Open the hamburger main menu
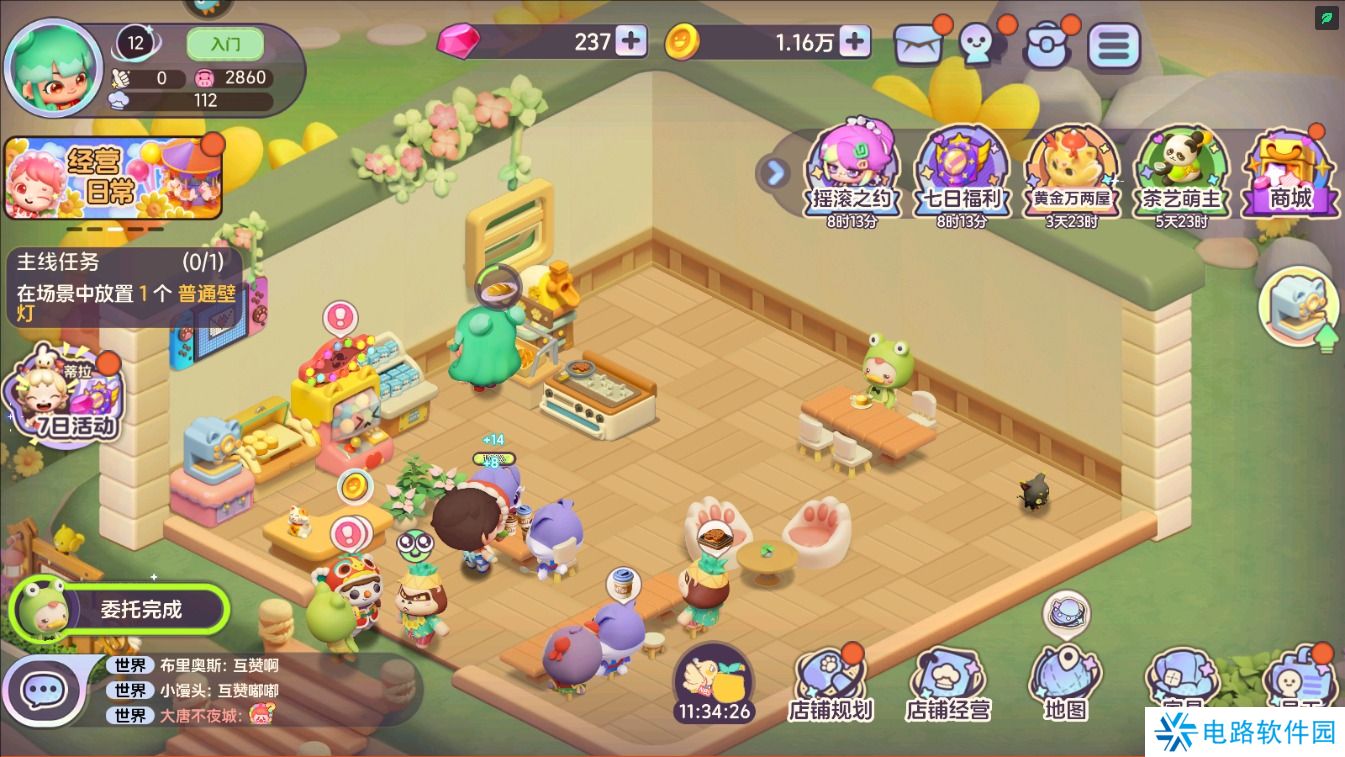Image resolution: width=1345 pixels, height=757 pixels. (x=1114, y=45)
